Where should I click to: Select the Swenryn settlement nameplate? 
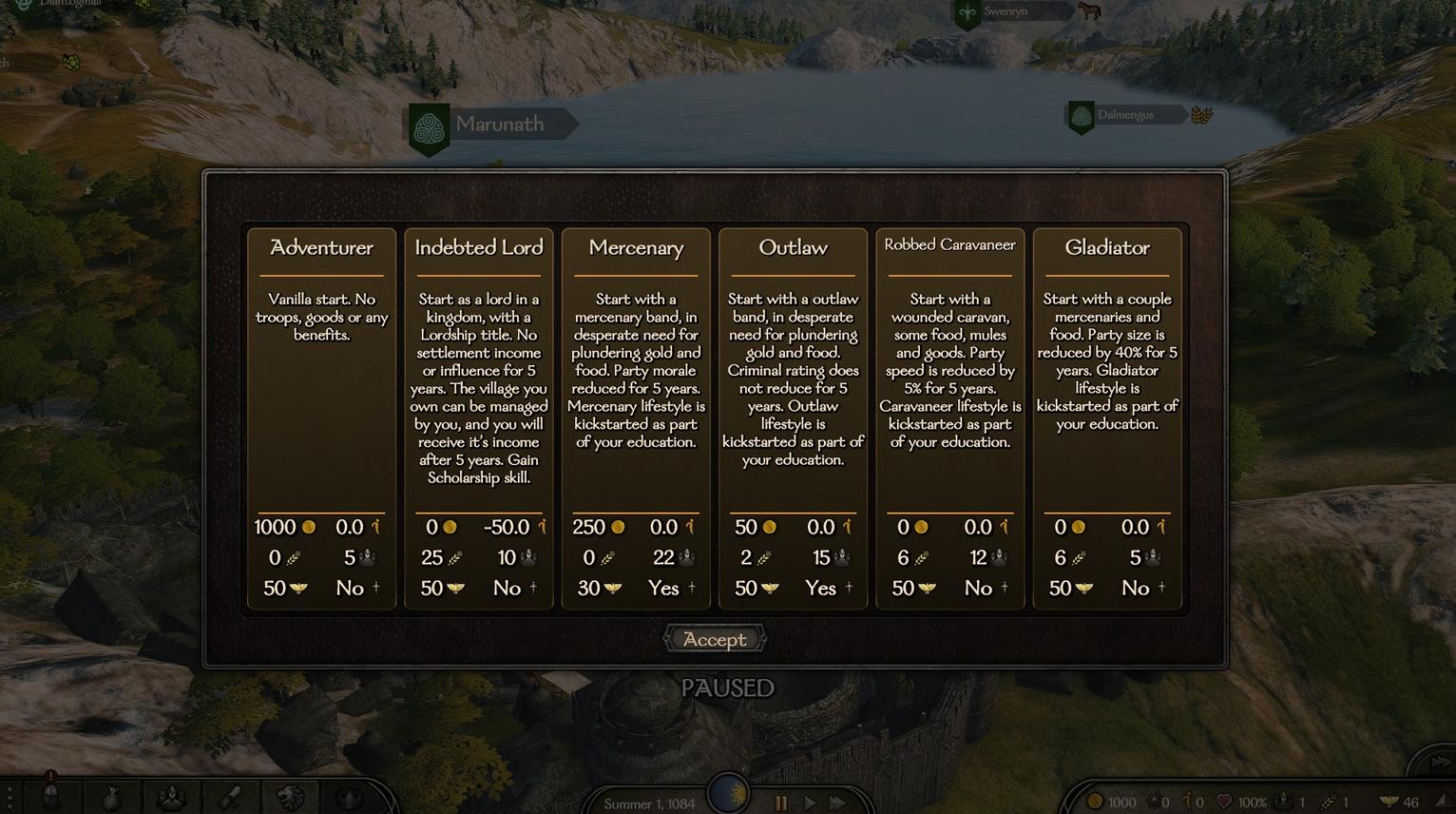tap(1006, 11)
